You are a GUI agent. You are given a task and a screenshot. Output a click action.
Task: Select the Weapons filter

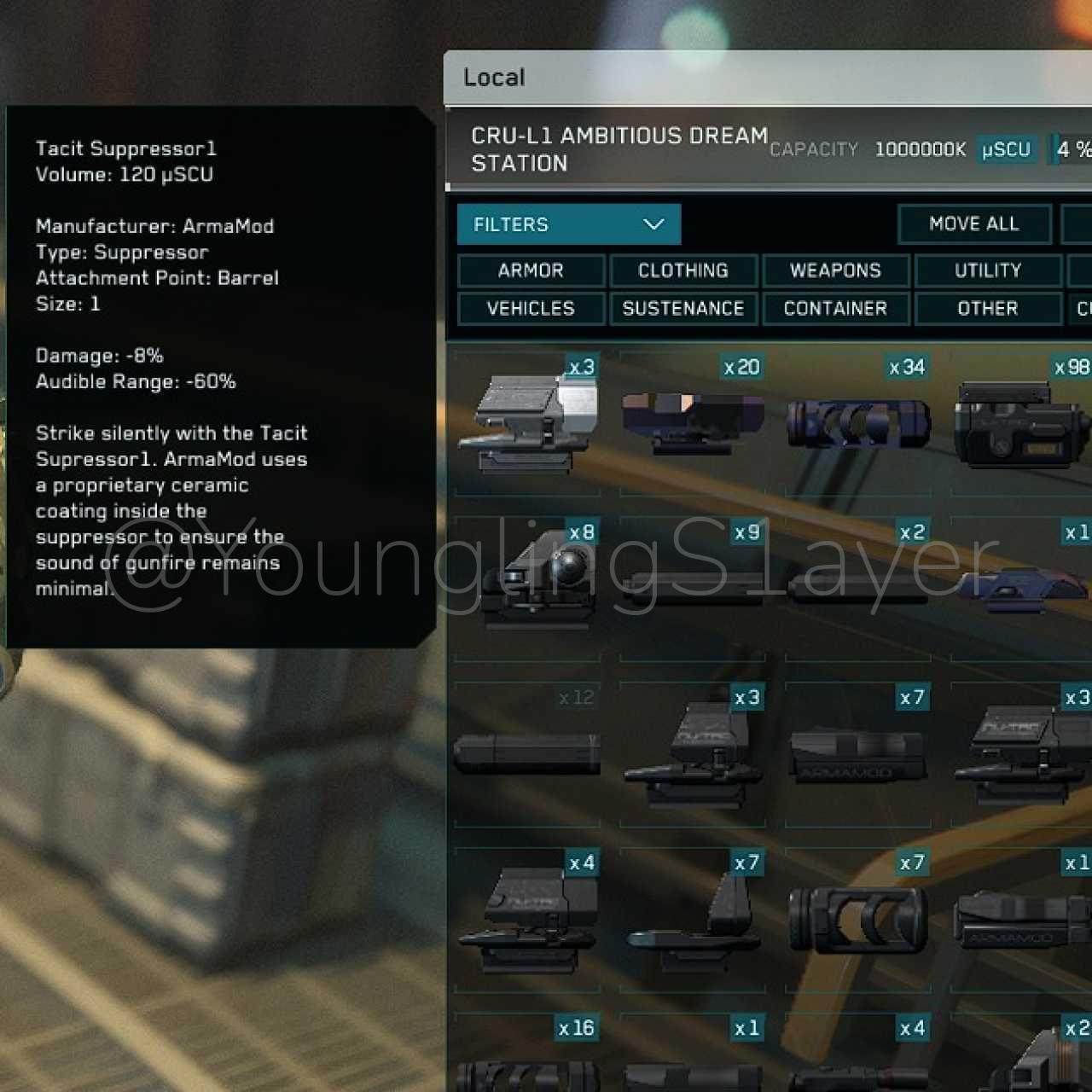(835, 270)
